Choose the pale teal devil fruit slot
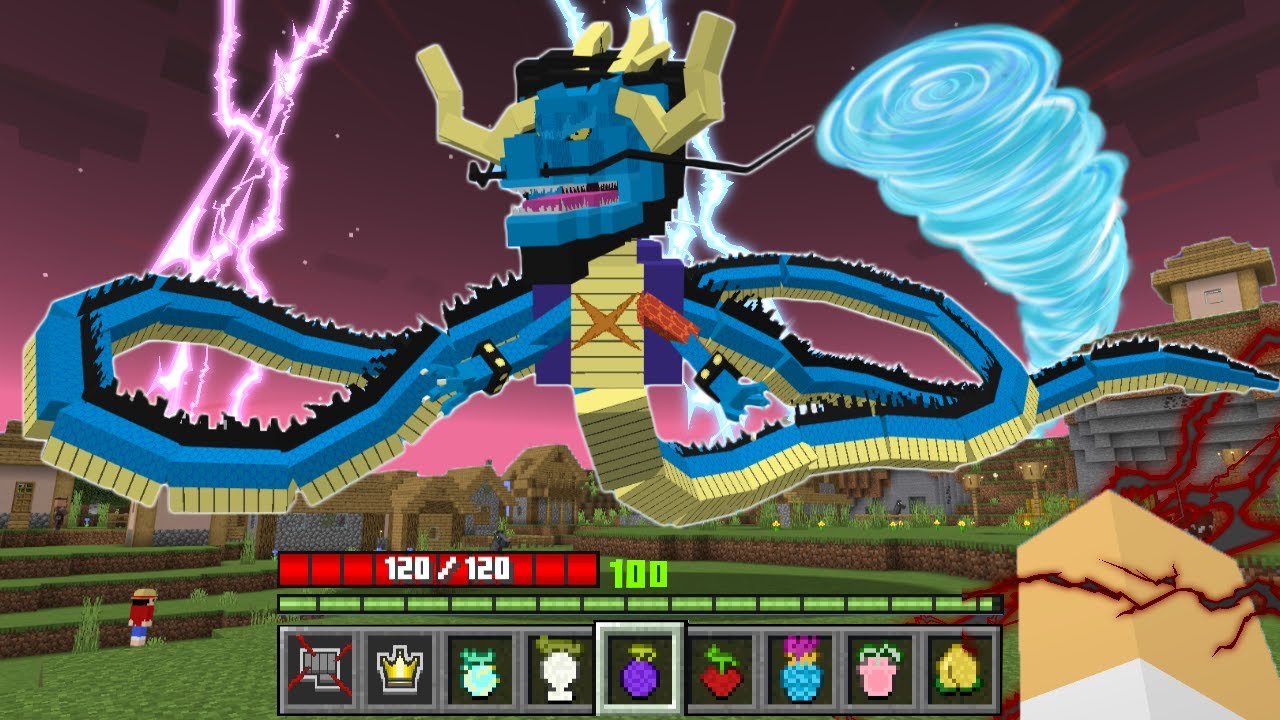Viewport: 1280px width, 720px height. click(x=477, y=668)
